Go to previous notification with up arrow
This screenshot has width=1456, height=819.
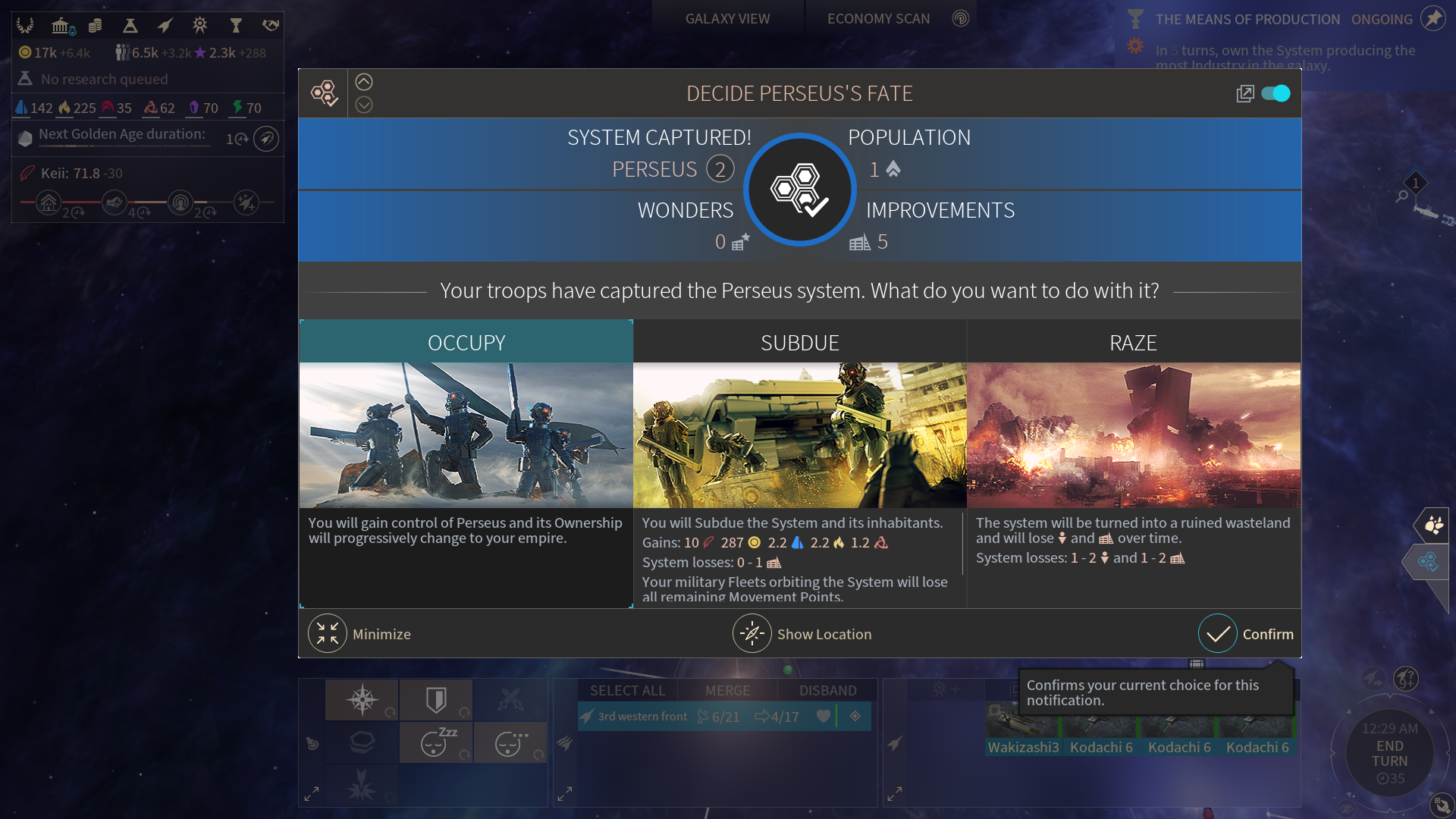point(364,82)
